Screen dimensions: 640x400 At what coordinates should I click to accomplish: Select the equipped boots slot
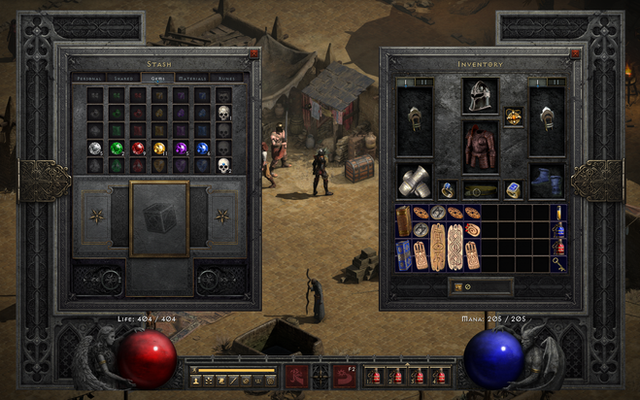(547, 182)
